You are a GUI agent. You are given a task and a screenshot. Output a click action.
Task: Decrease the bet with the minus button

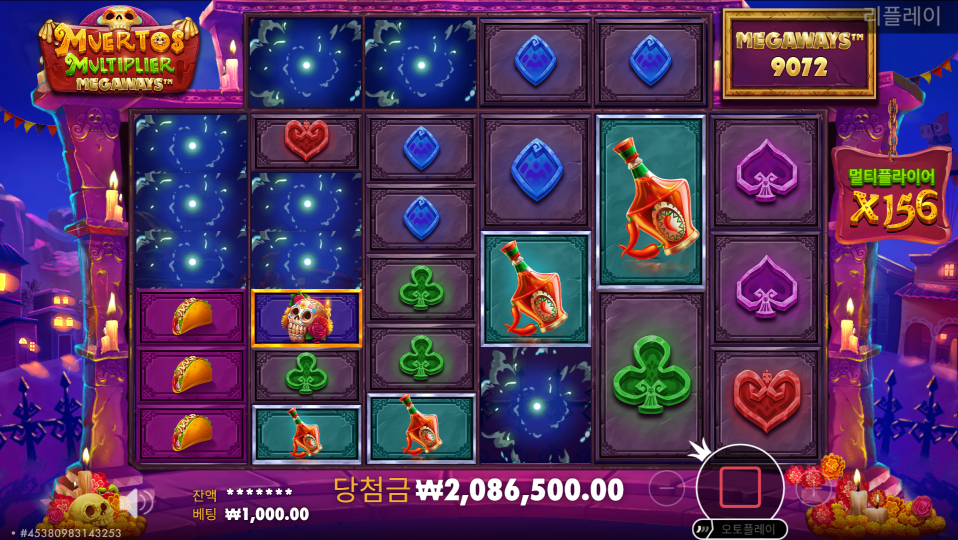click(x=667, y=488)
